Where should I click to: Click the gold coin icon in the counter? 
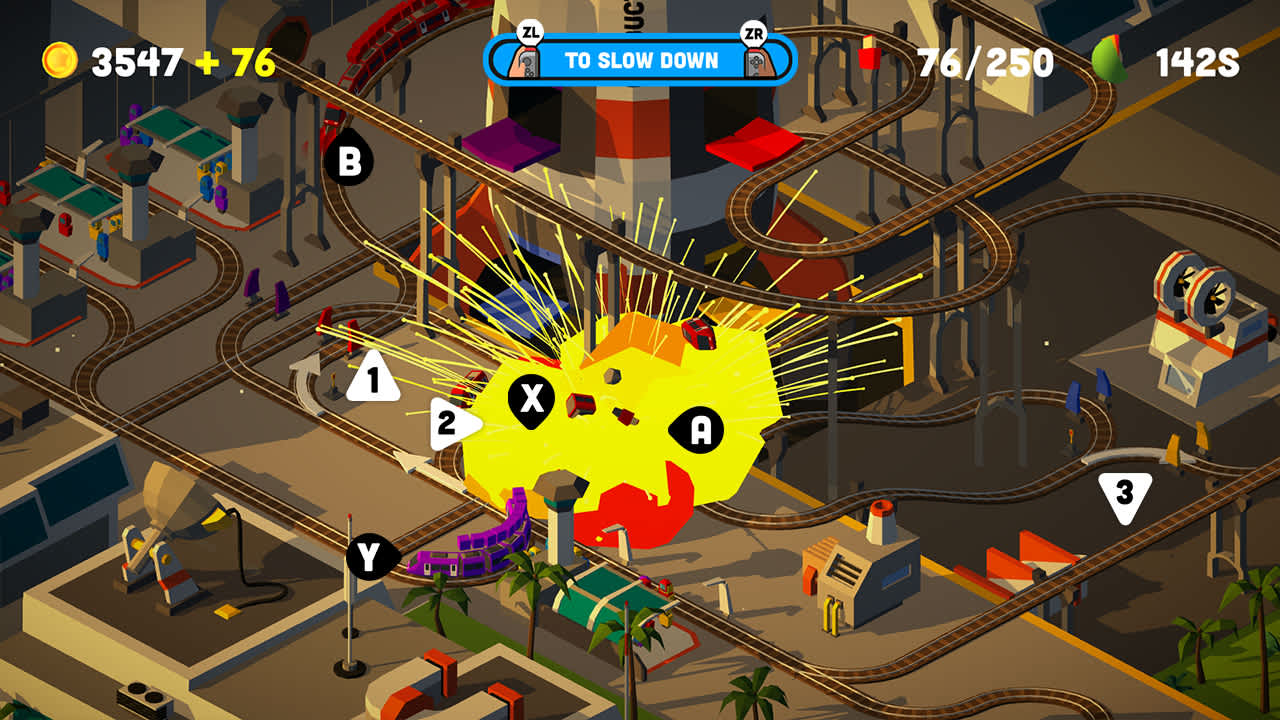tap(59, 59)
